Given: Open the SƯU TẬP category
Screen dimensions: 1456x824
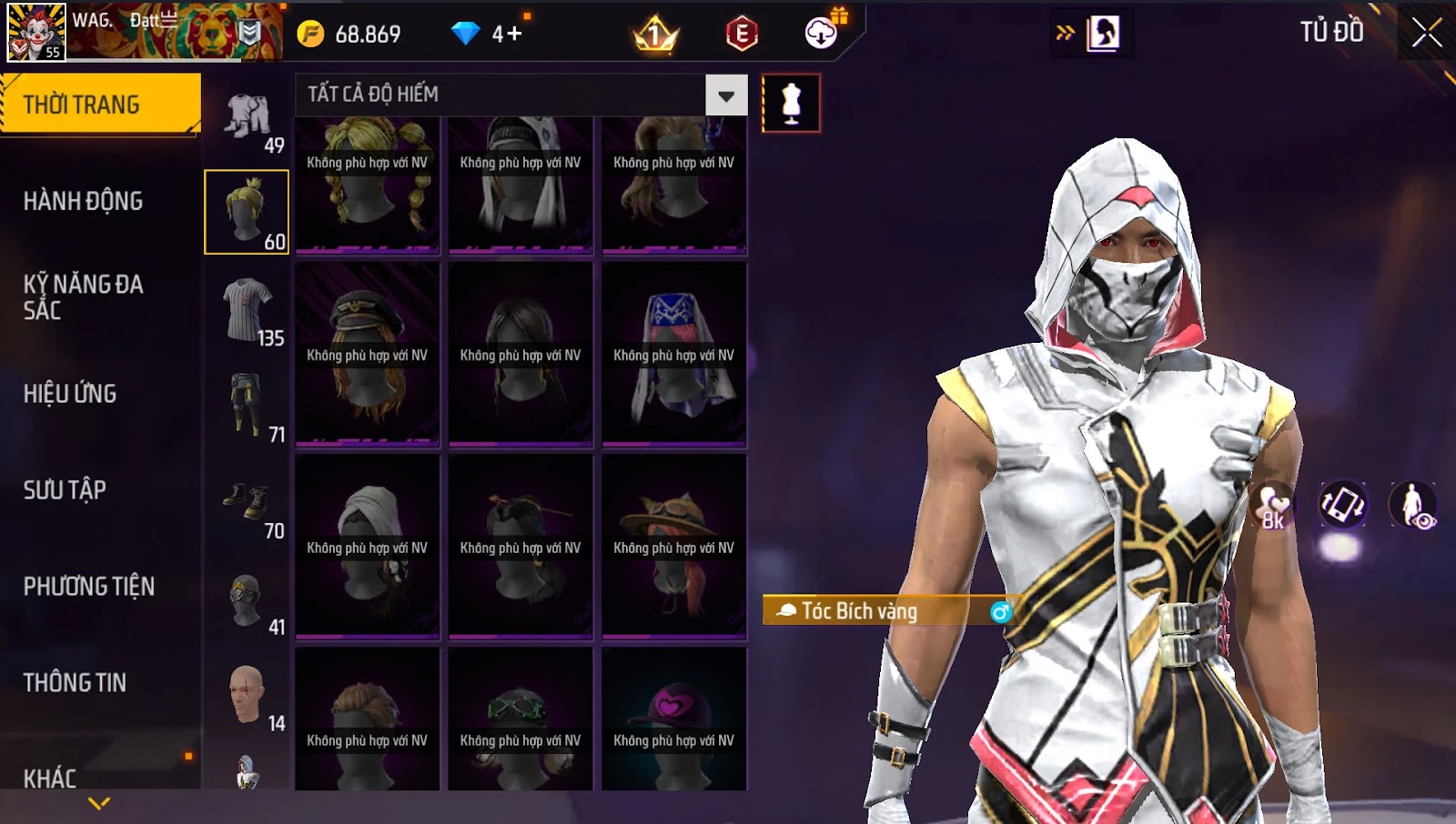Looking at the screenshot, I should pos(65,490).
